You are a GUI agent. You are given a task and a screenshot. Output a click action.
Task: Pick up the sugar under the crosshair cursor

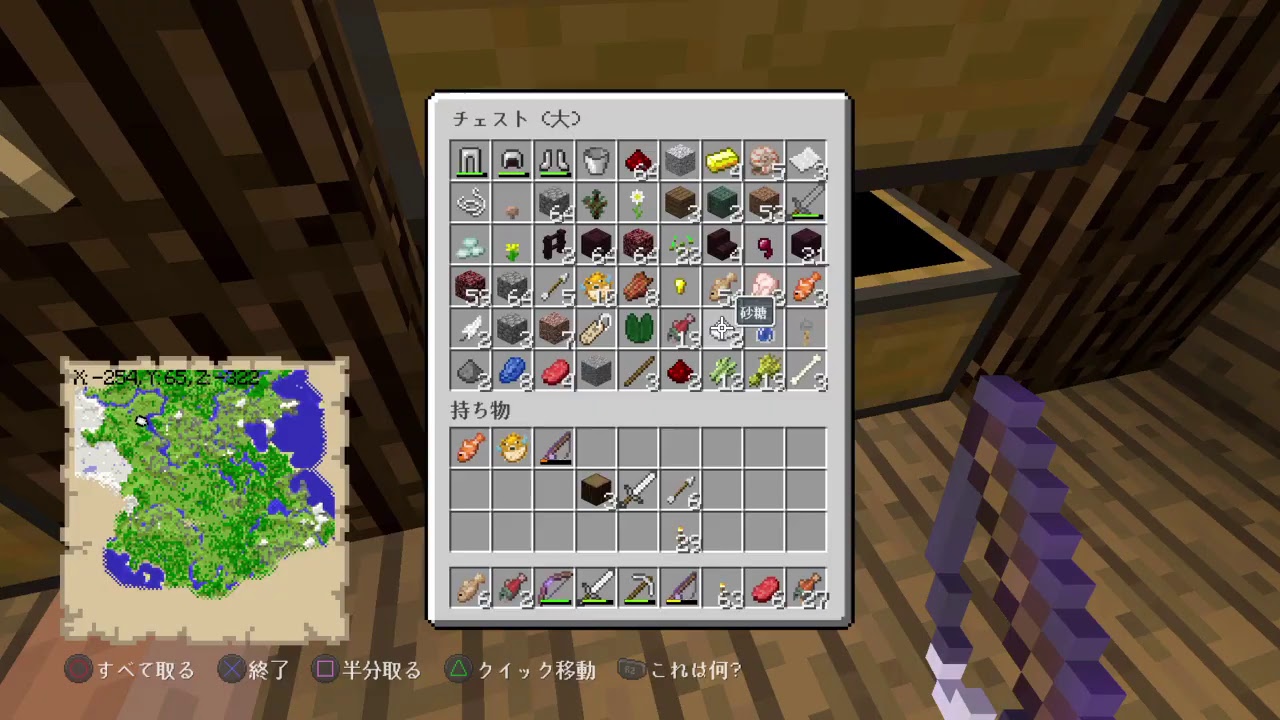(722, 330)
